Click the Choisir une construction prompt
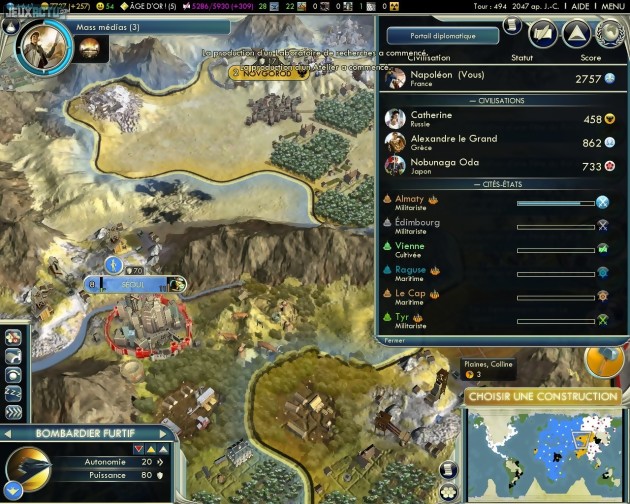Screen dimensions: 630x504 click(541, 397)
